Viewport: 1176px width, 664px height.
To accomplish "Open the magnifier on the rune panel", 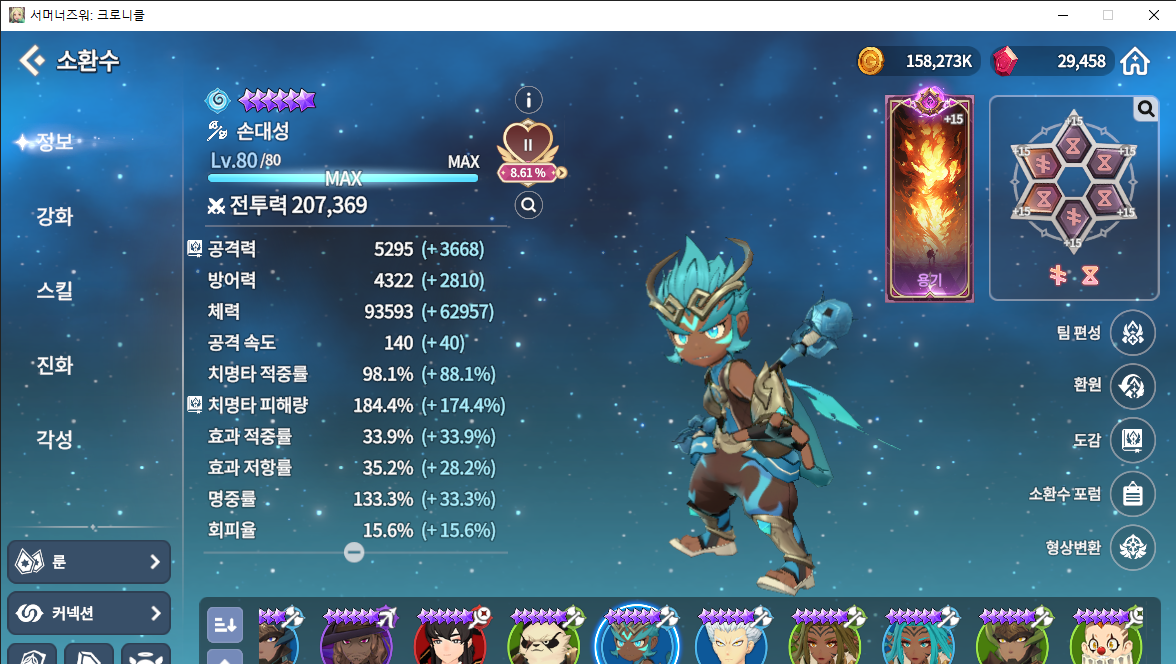I will (1146, 109).
